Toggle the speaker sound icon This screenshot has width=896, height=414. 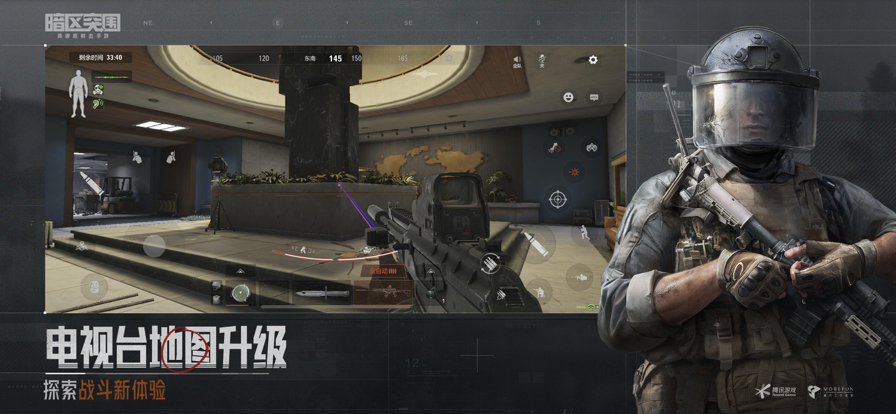point(517,60)
